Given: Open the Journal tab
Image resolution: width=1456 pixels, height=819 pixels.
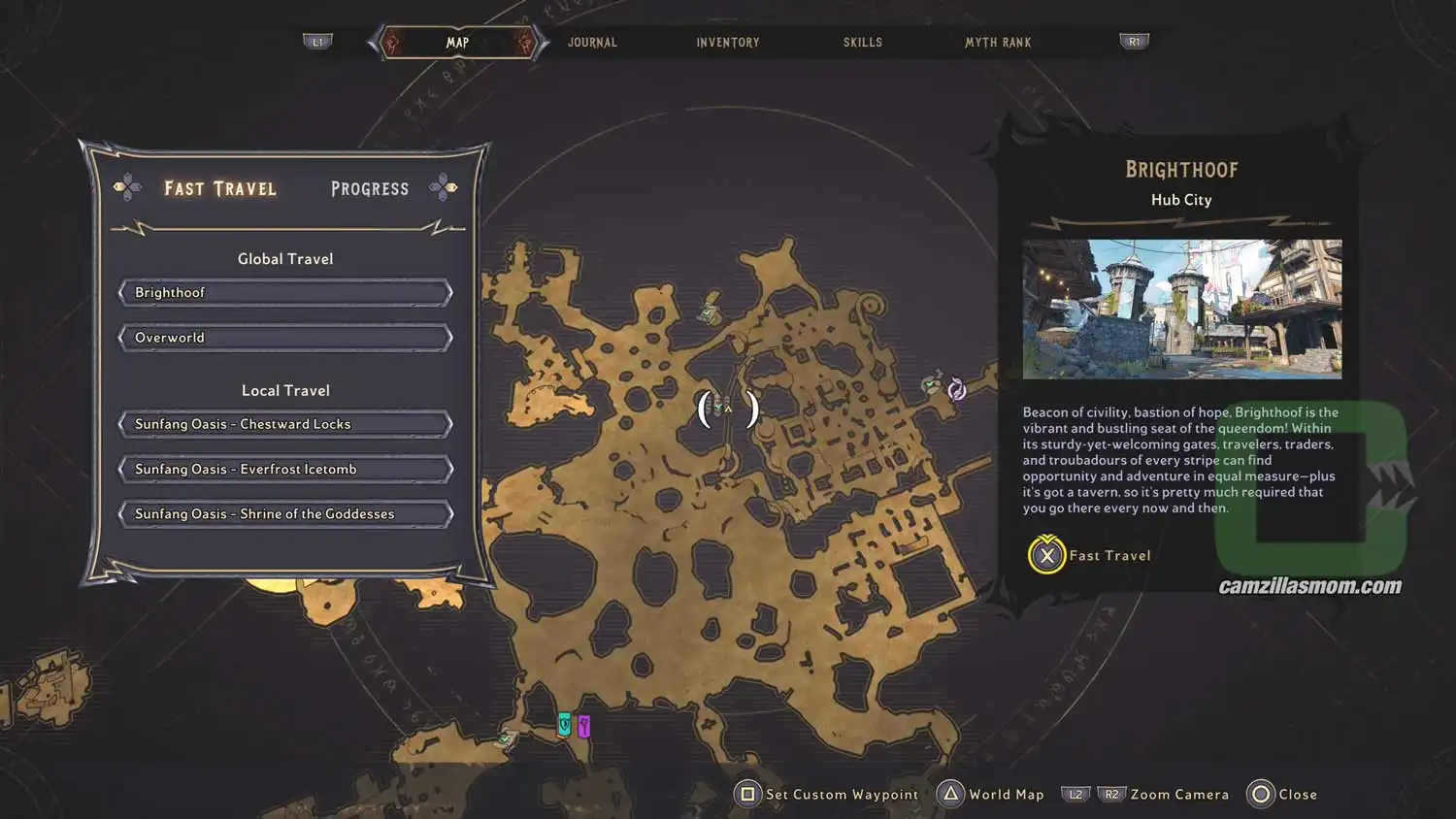Looking at the screenshot, I should point(592,42).
